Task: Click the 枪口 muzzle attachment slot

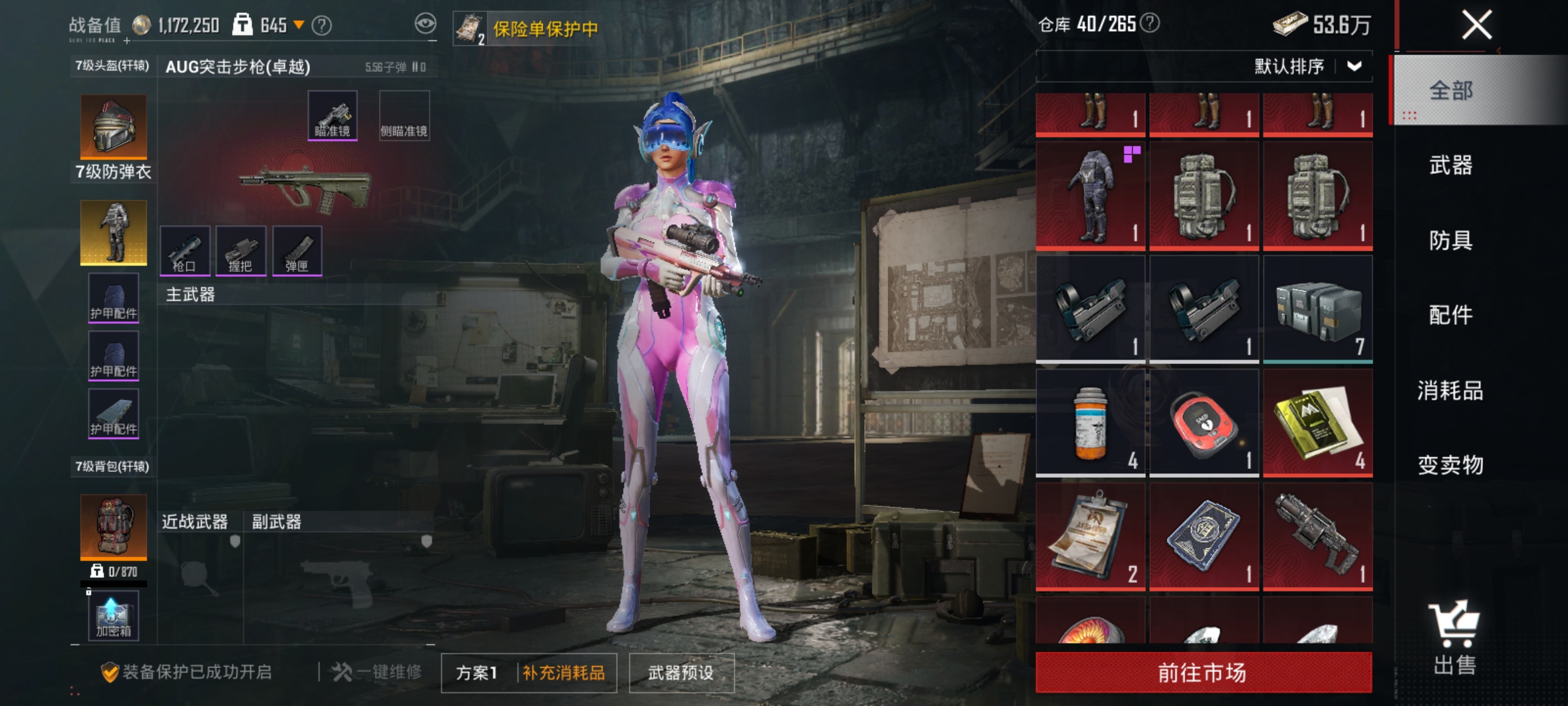Action: (186, 251)
